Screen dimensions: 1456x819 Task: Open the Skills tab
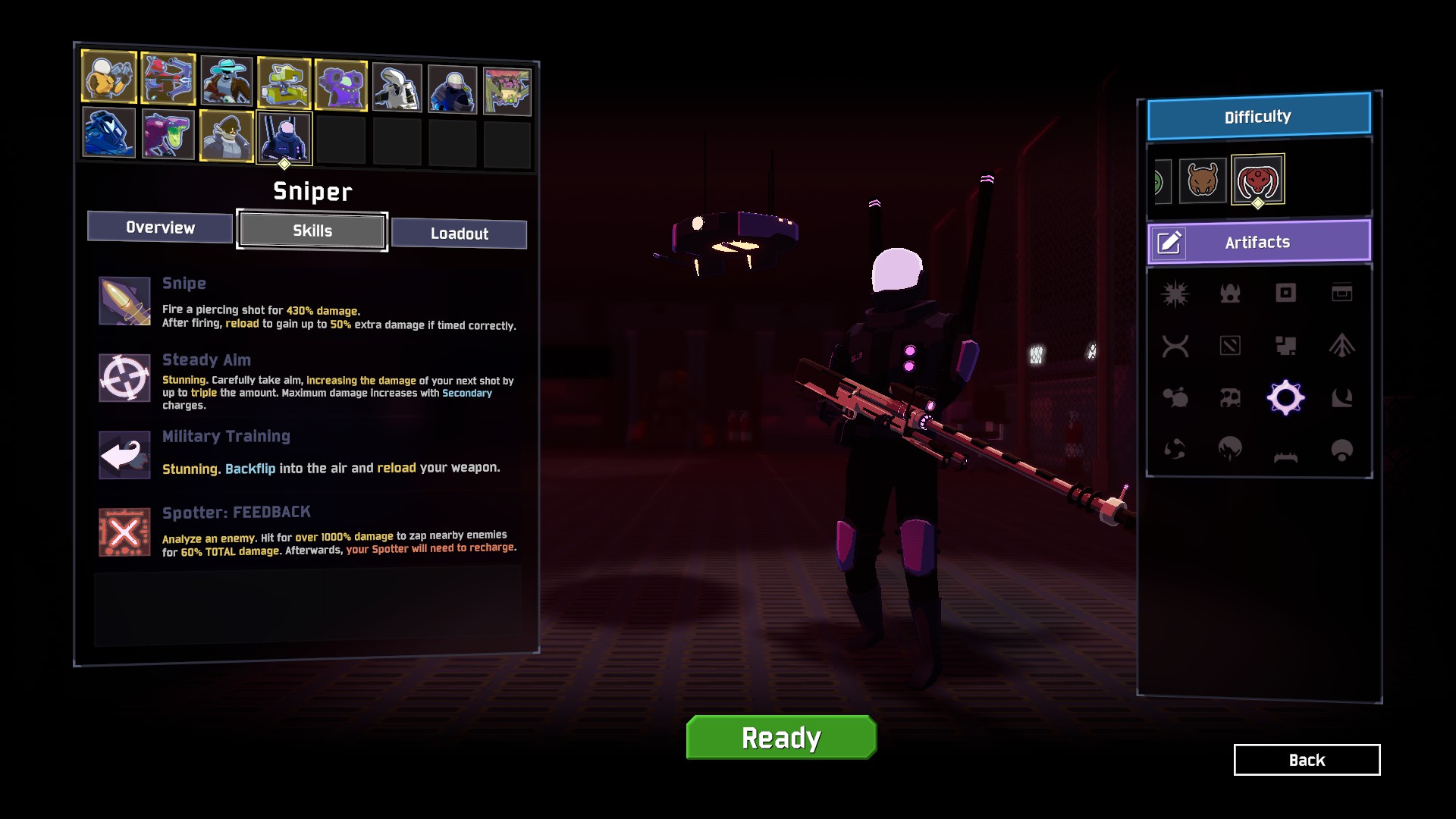pyautogui.click(x=312, y=231)
